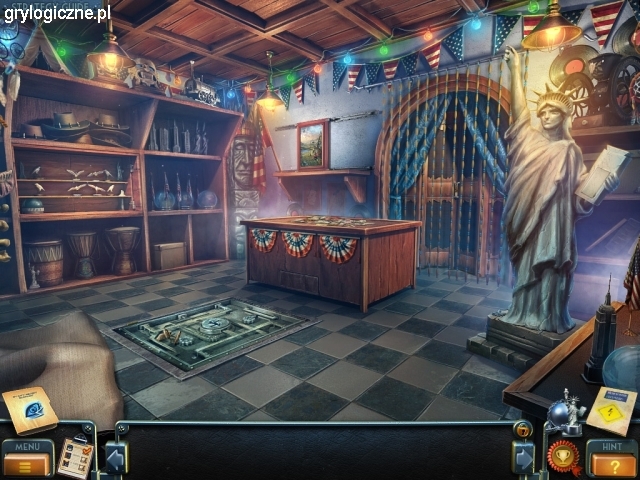
Task: Open the checklist clipboard of tasks
Action: (x=74, y=457)
